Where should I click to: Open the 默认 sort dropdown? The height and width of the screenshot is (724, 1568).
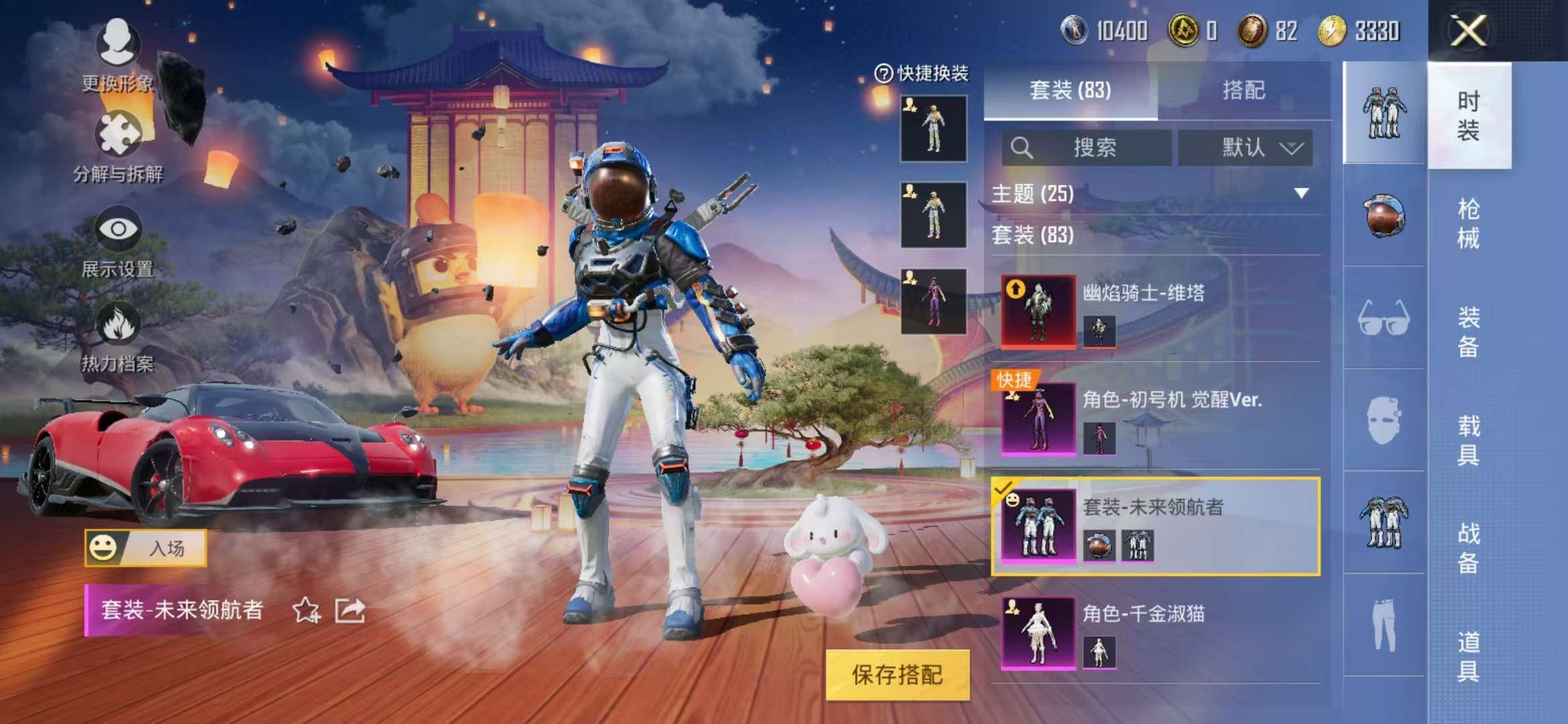1248,149
